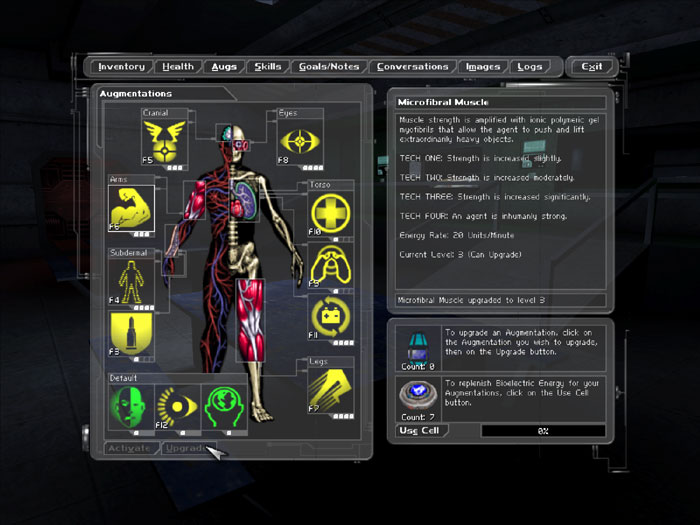Select the Cranial augmentation icon
Viewport: 700px width, 525px height.
point(165,140)
